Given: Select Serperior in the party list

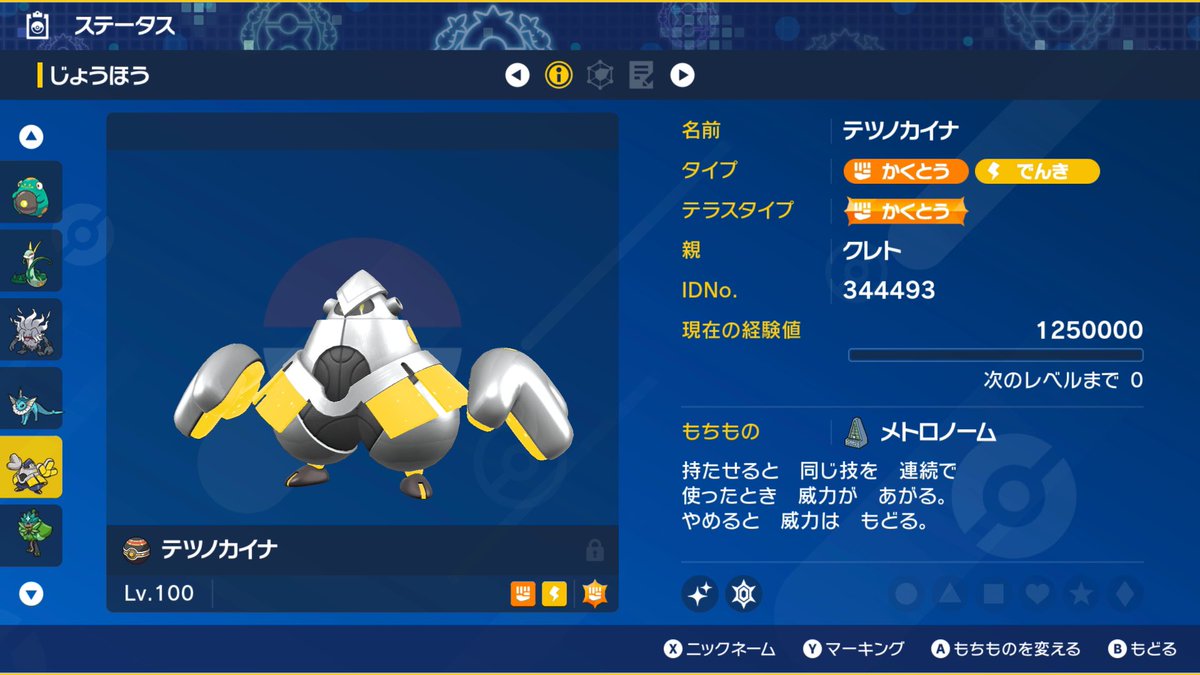Looking at the screenshot, I should click(31, 261).
